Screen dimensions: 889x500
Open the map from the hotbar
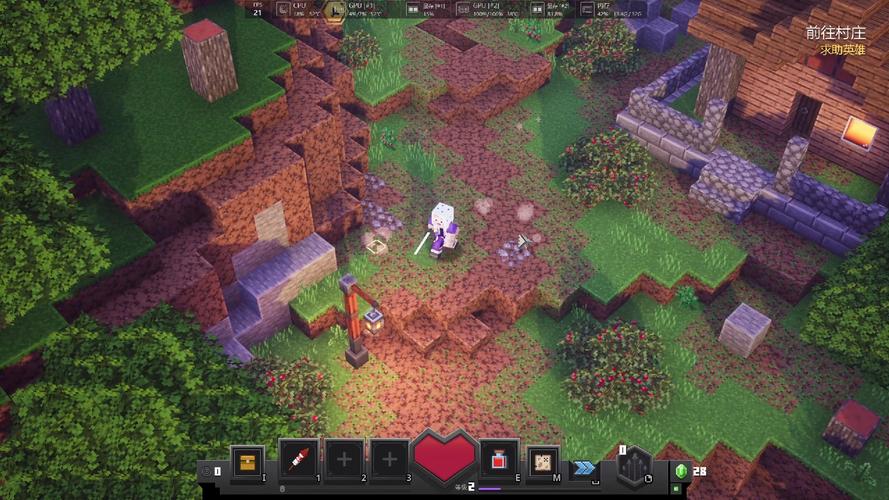pyautogui.click(x=543, y=461)
